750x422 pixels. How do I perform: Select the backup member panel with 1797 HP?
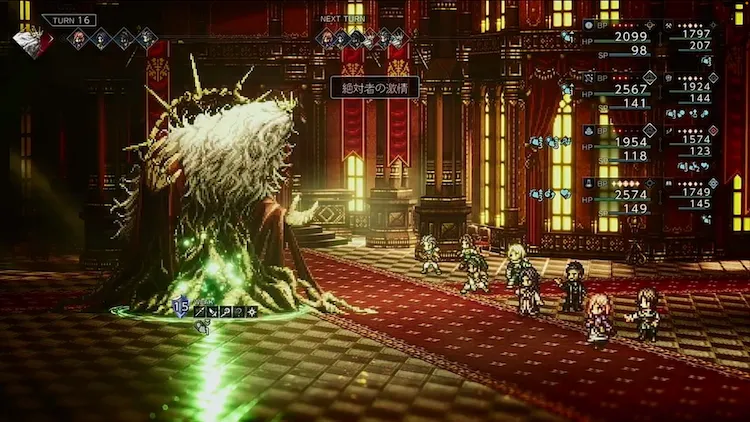coord(691,40)
